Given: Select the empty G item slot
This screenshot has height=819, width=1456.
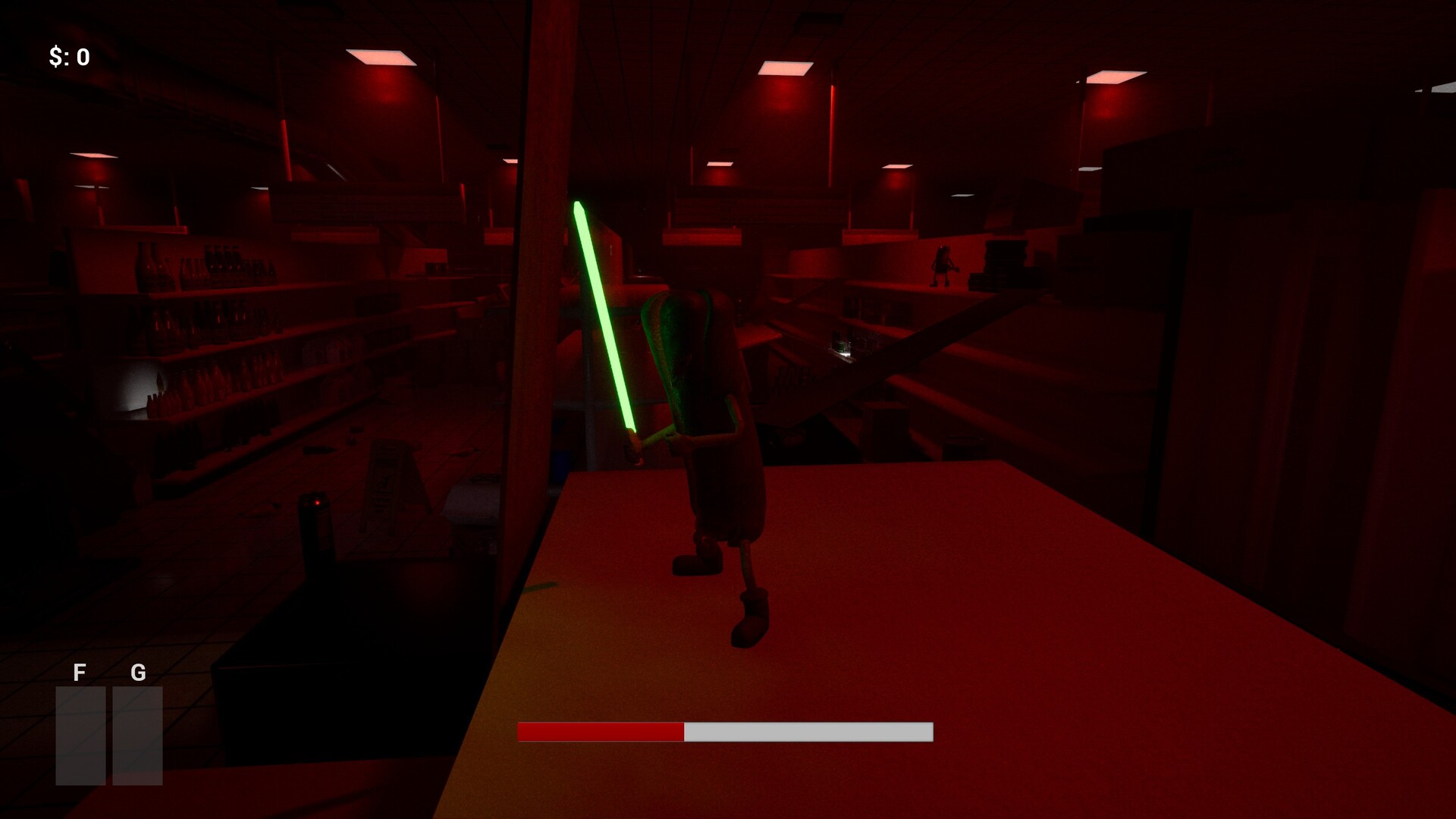Looking at the screenshot, I should tap(139, 736).
